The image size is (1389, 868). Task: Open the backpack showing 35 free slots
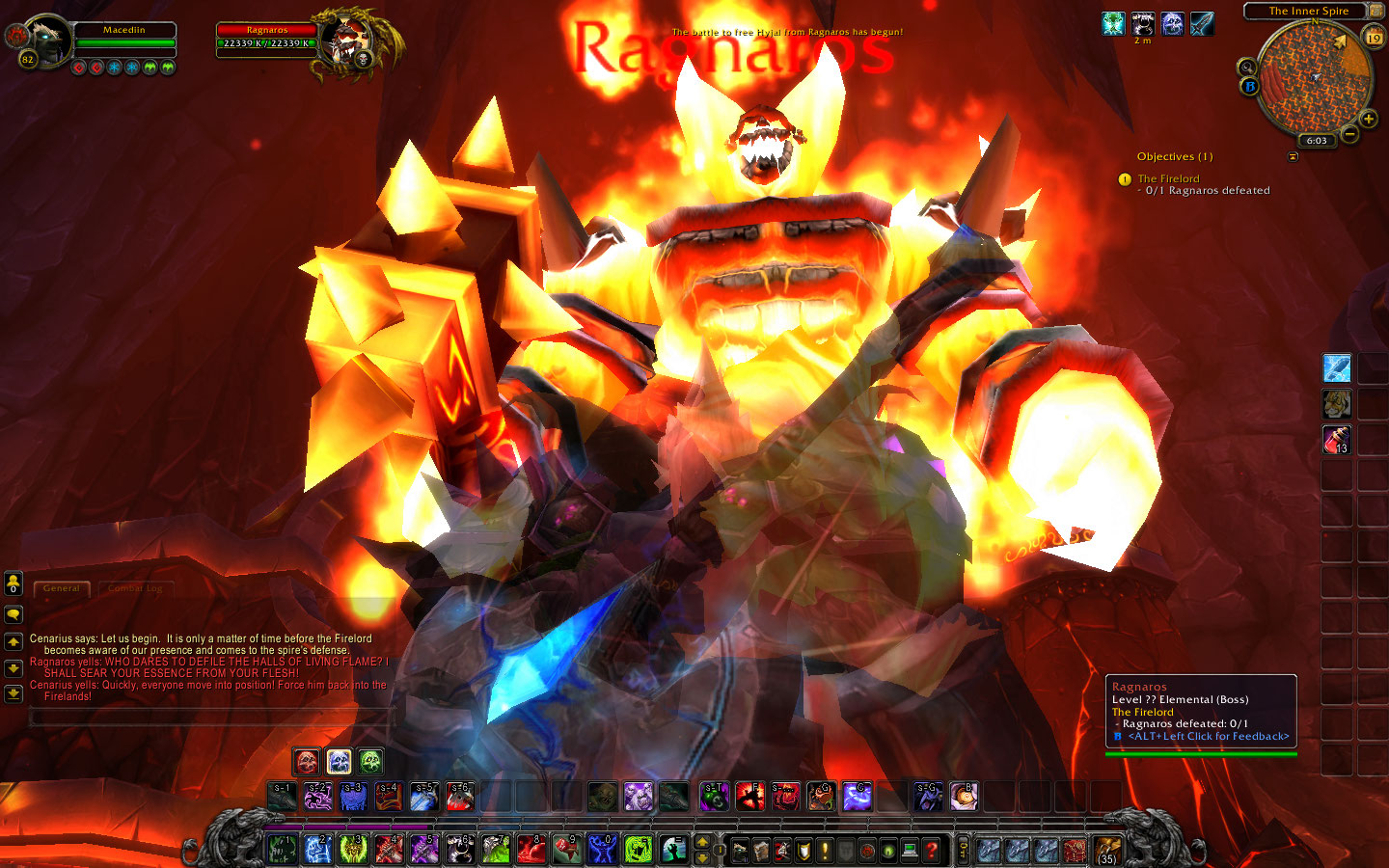coord(1106,850)
